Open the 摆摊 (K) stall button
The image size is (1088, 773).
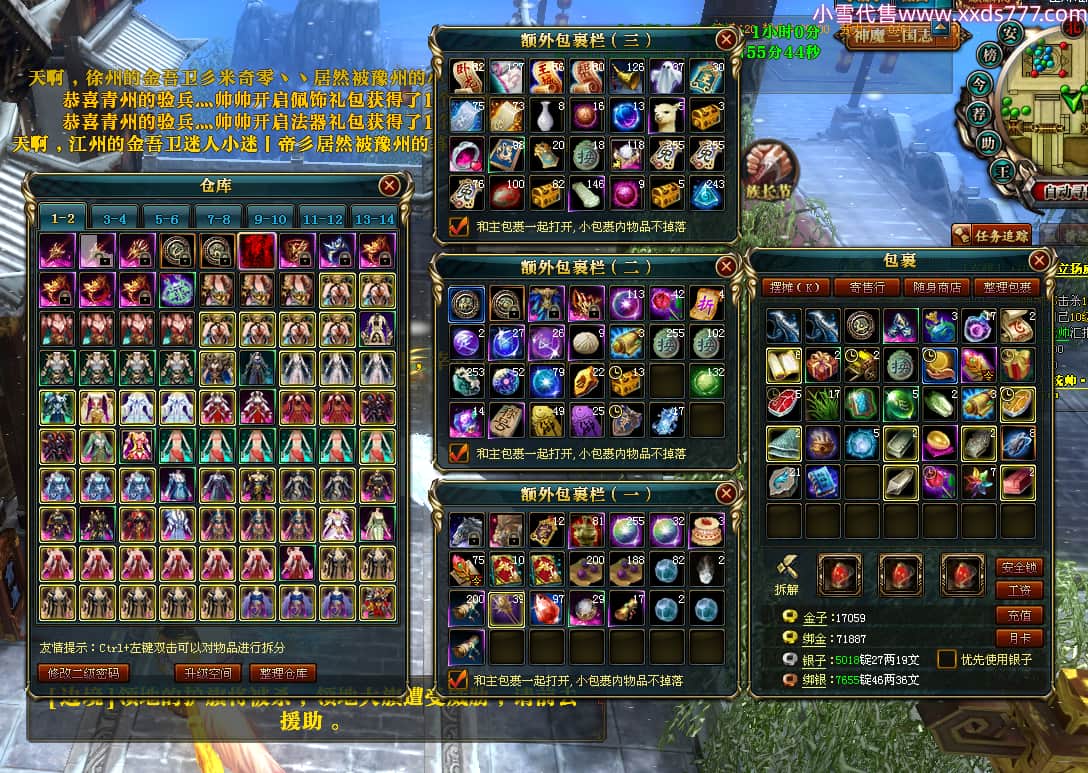(x=795, y=287)
